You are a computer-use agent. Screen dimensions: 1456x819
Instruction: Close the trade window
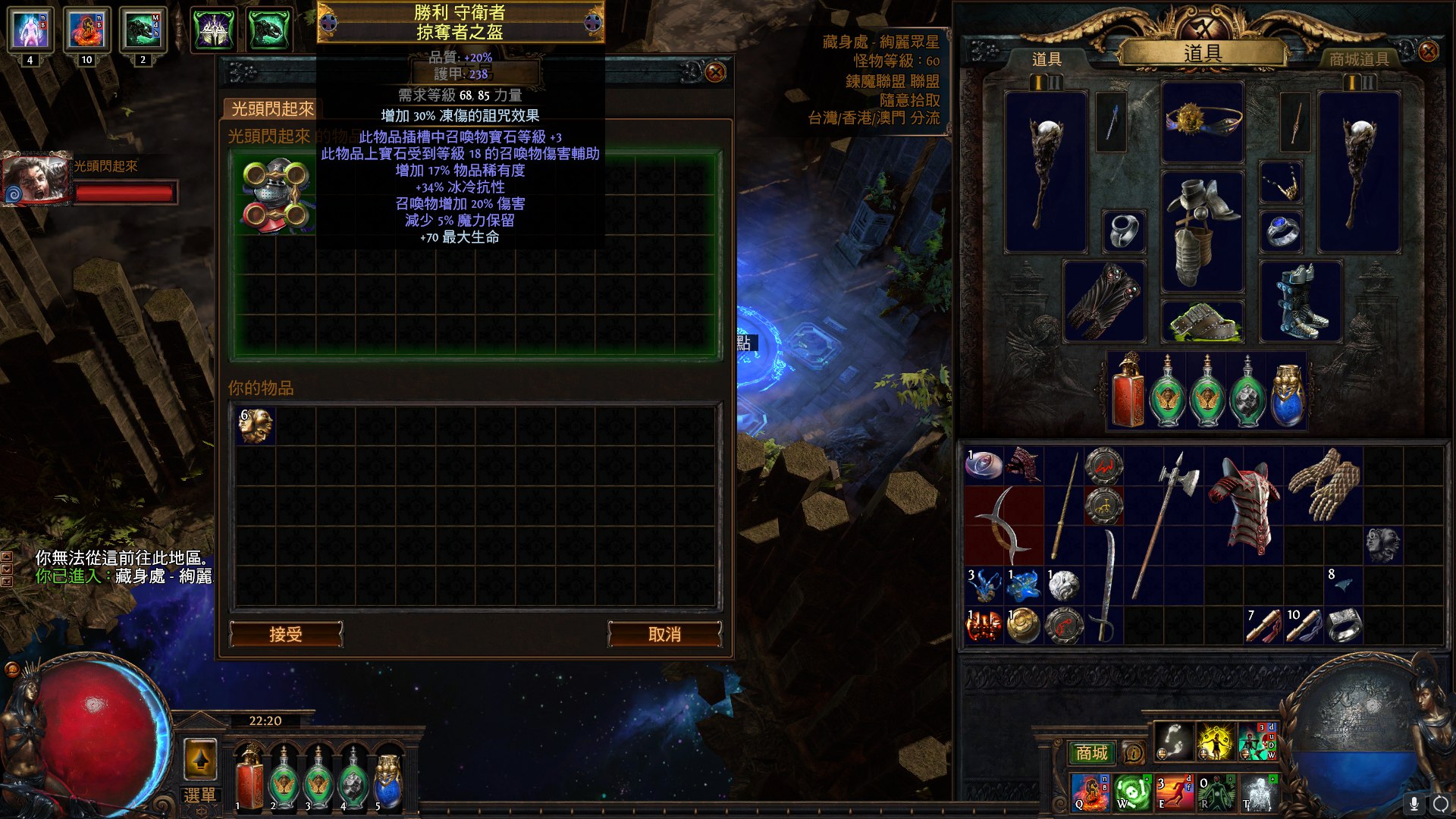pos(714,72)
